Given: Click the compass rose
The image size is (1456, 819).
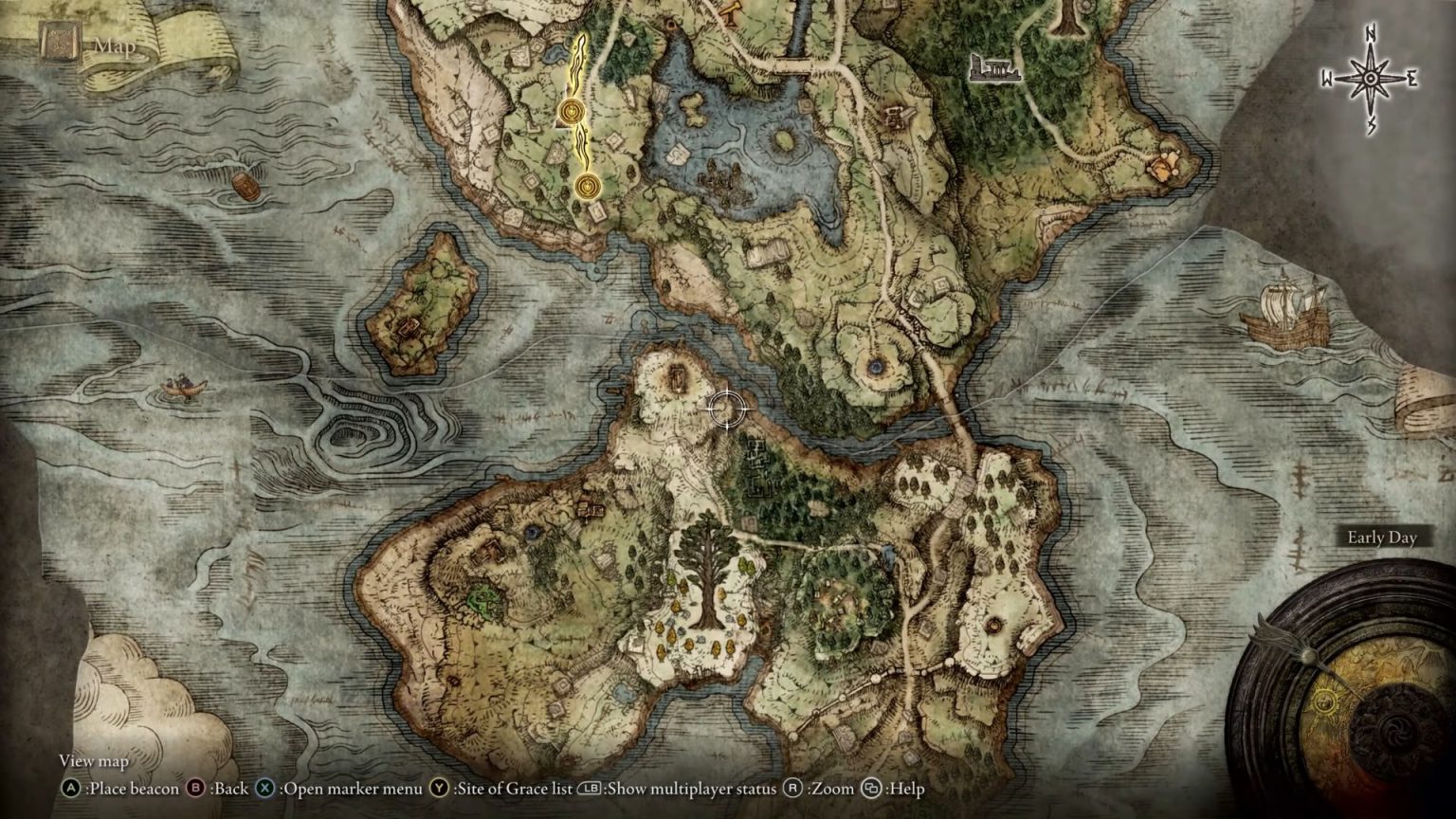Looking at the screenshot, I should [x=1371, y=79].
